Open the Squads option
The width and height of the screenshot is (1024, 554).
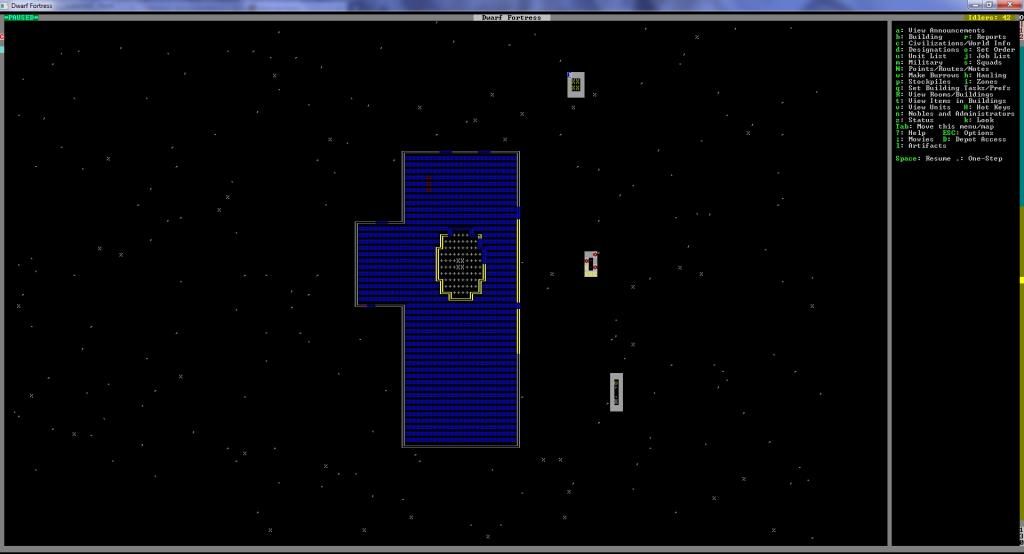pos(985,62)
